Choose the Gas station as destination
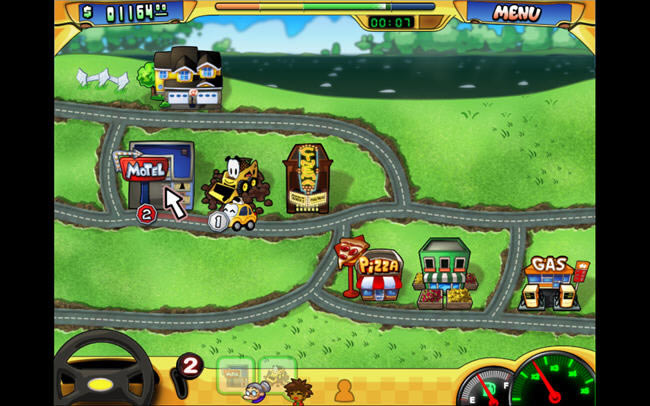The height and width of the screenshot is (406, 650). 551,281
